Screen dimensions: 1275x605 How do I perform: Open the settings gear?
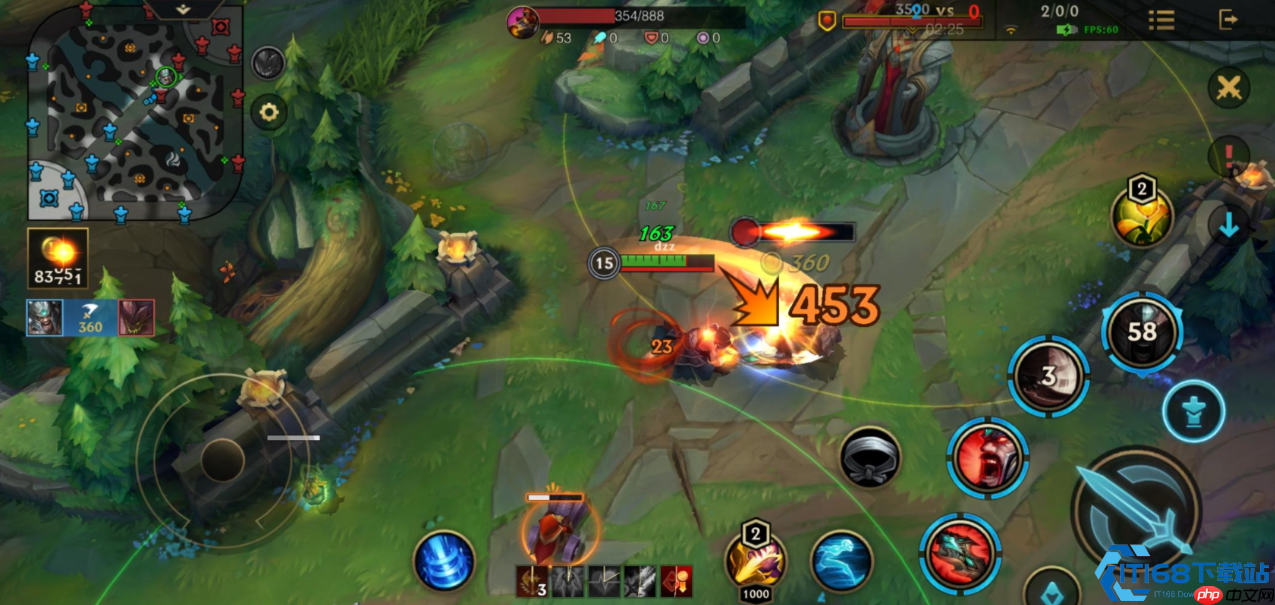click(x=268, y=111)
